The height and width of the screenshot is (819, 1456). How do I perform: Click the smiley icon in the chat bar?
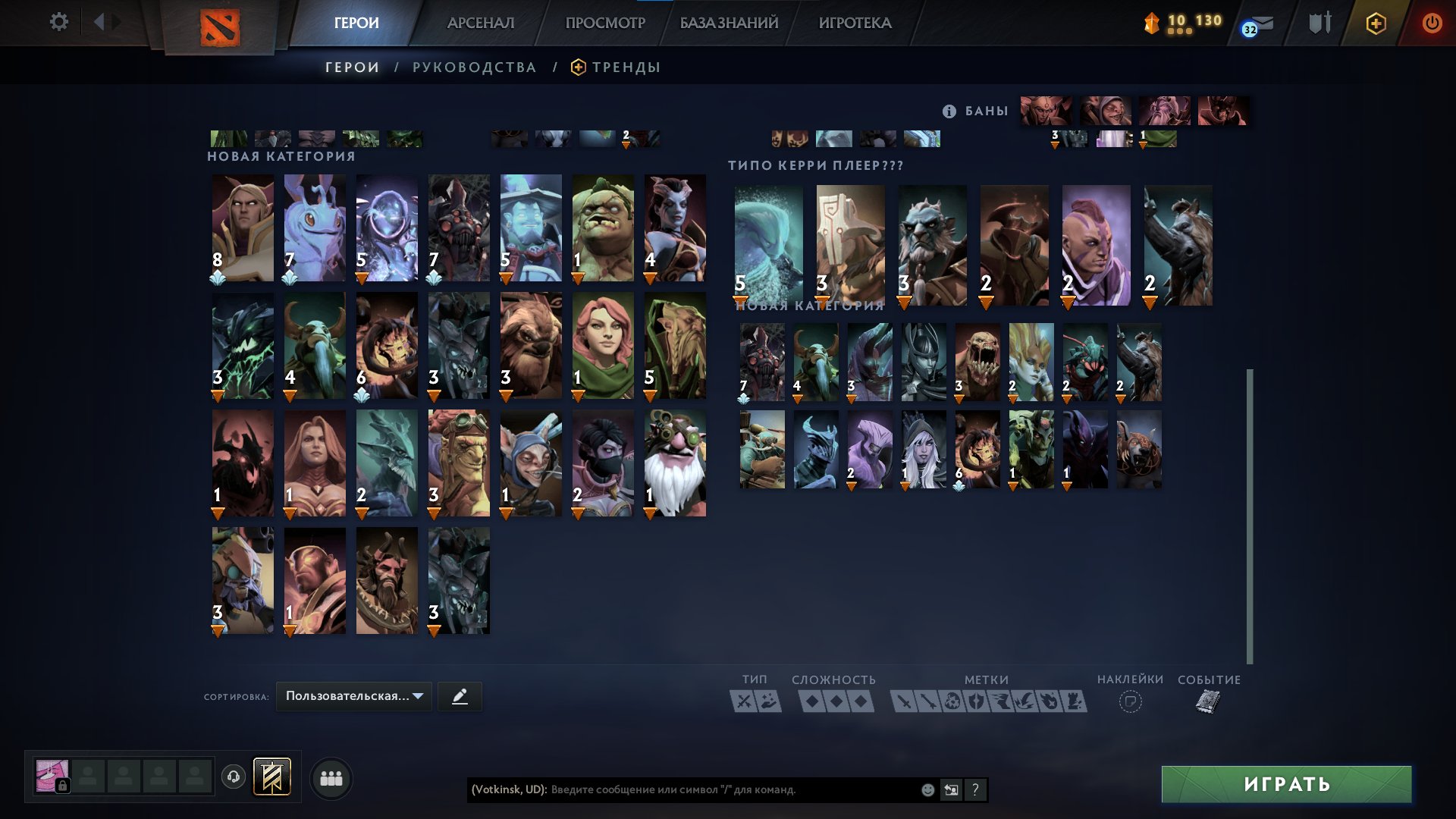927,790
